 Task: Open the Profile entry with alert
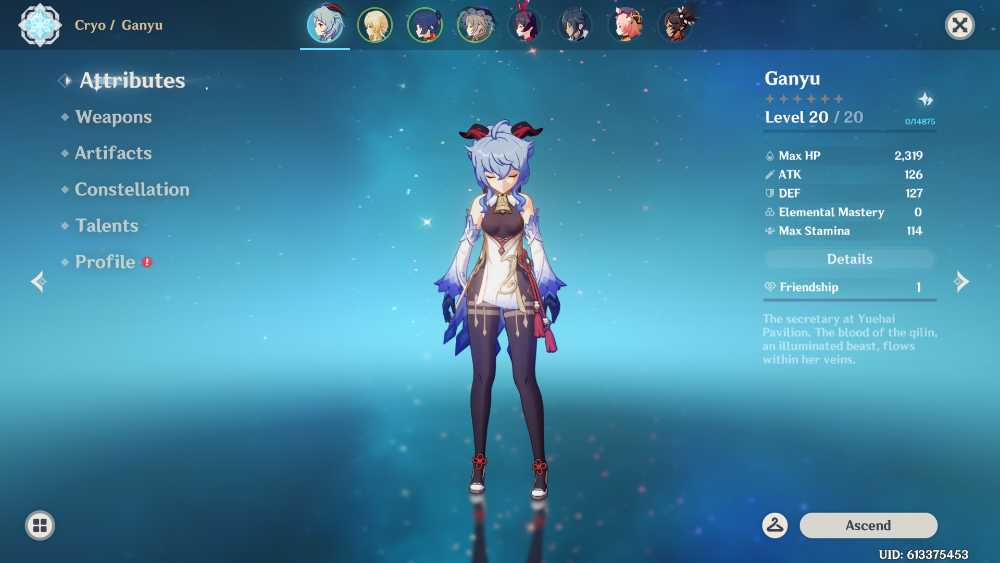pyautogui.click(x=105, y=262)
